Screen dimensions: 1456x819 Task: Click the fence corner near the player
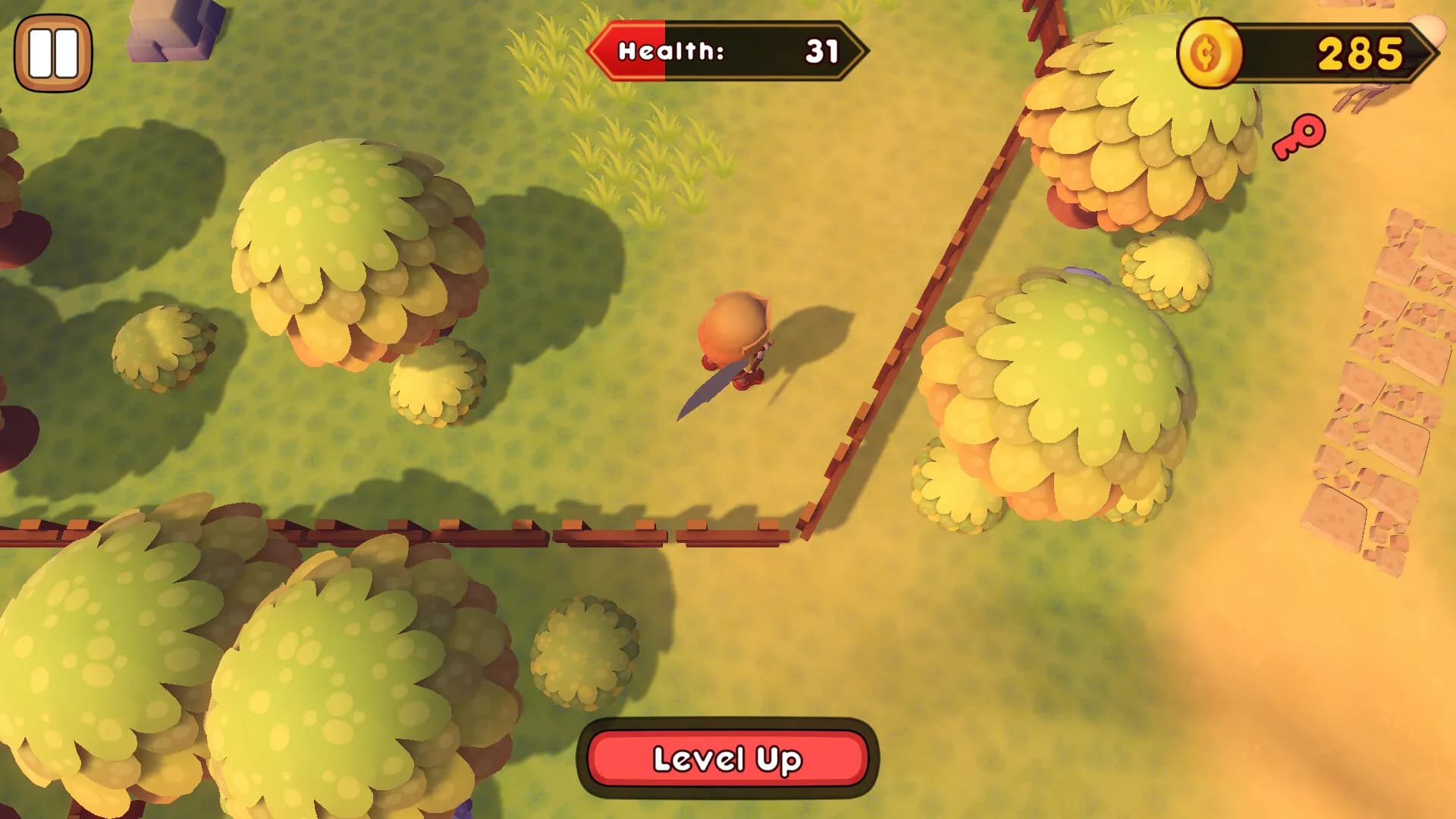[804, 523]
